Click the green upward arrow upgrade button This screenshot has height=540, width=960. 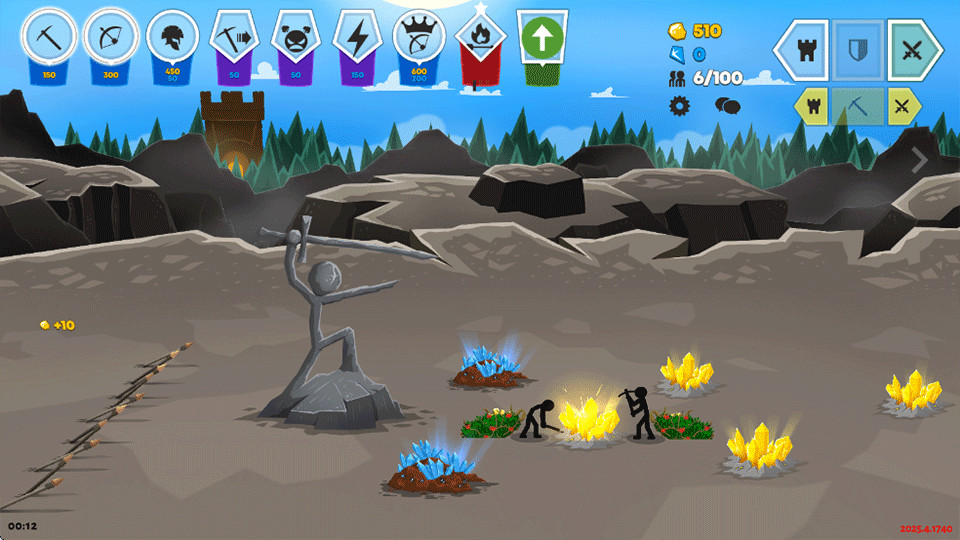click(x=542, y=40)
